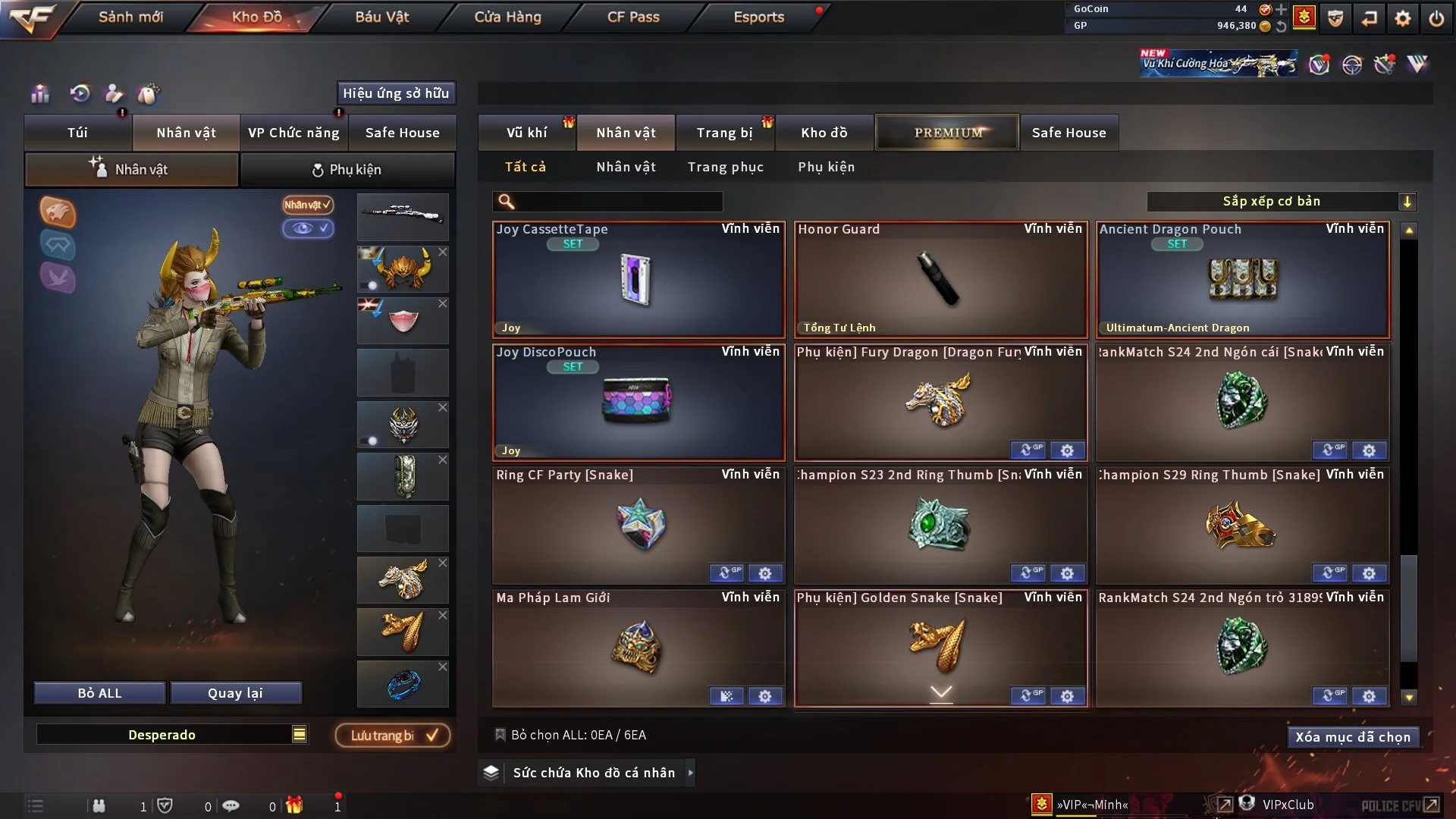Switch to the Vũ khí inventory tab
The height and width of the screenshot is (819, 1456).
[526, 133]
